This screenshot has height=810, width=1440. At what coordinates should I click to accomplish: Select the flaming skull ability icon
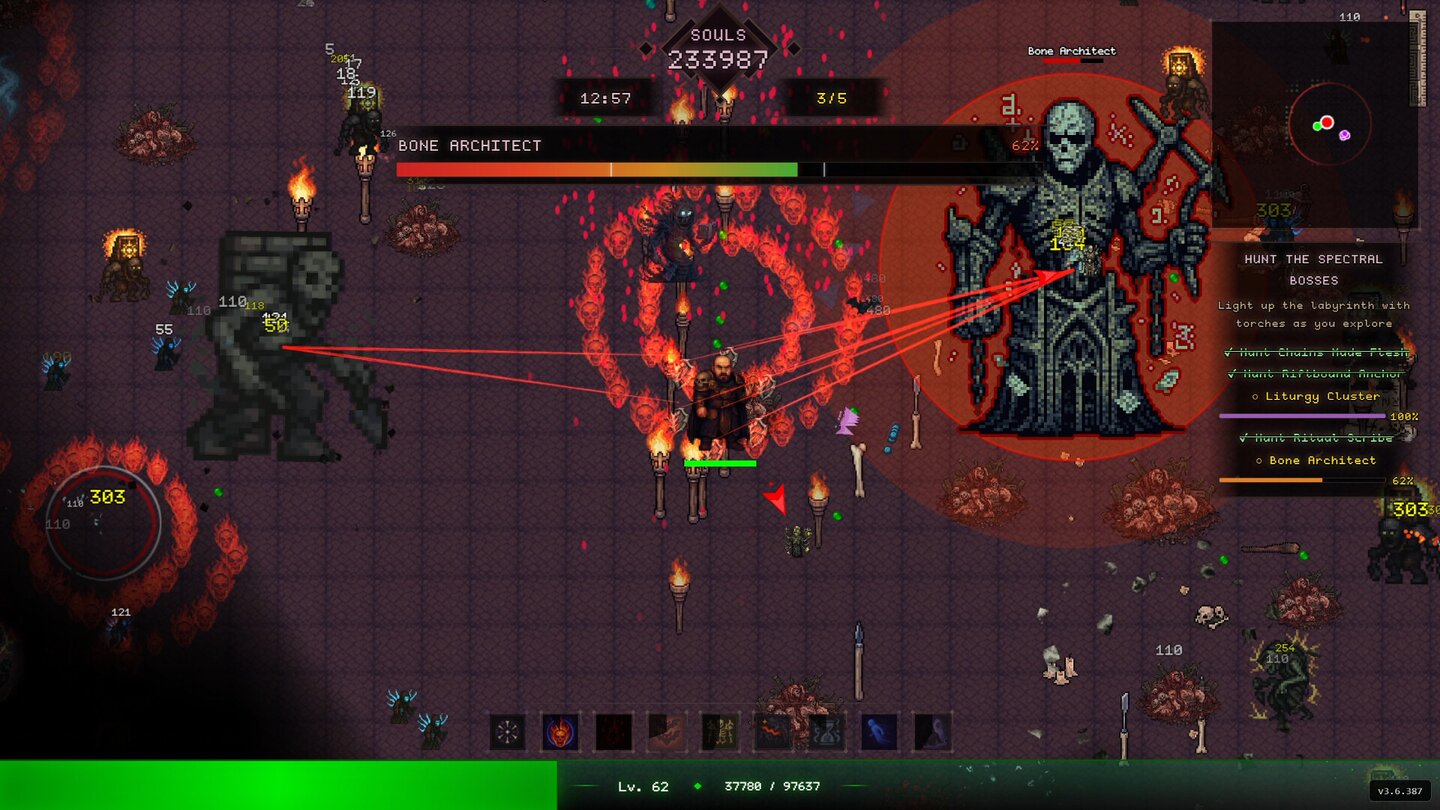point(560,733)
